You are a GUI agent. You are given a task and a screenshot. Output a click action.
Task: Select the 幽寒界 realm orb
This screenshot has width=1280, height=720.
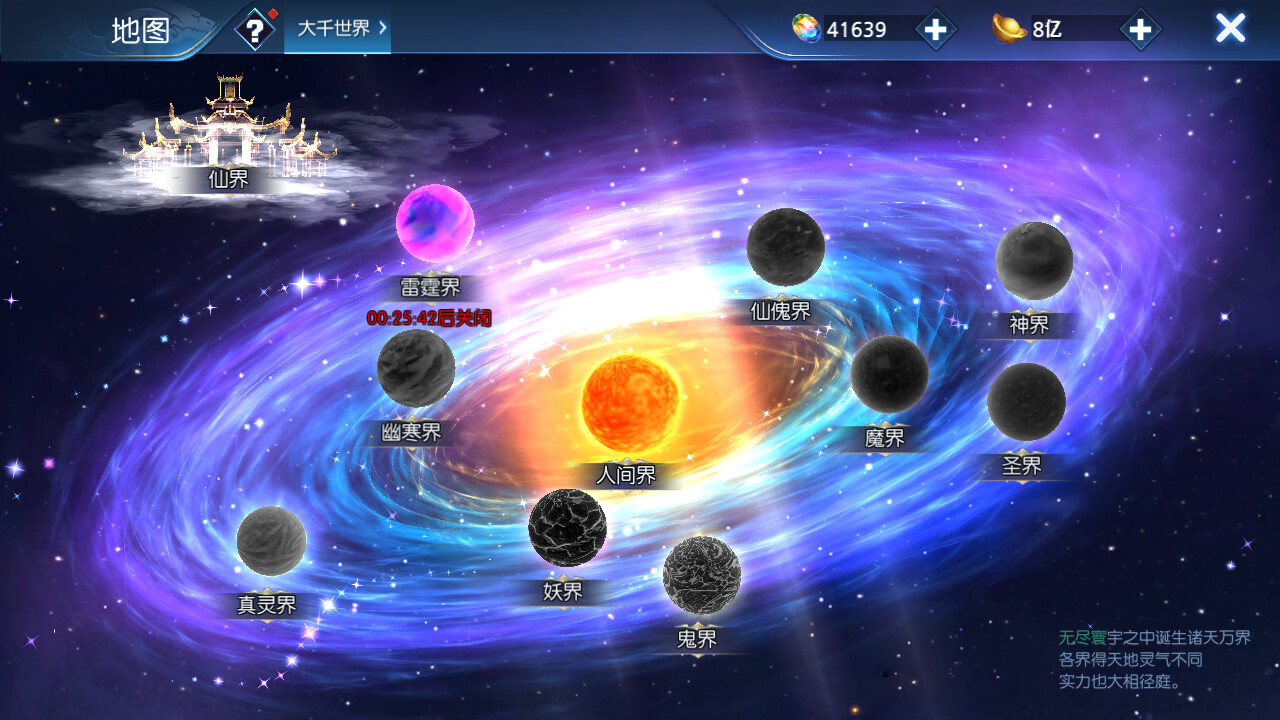click(x=416, y=369)
